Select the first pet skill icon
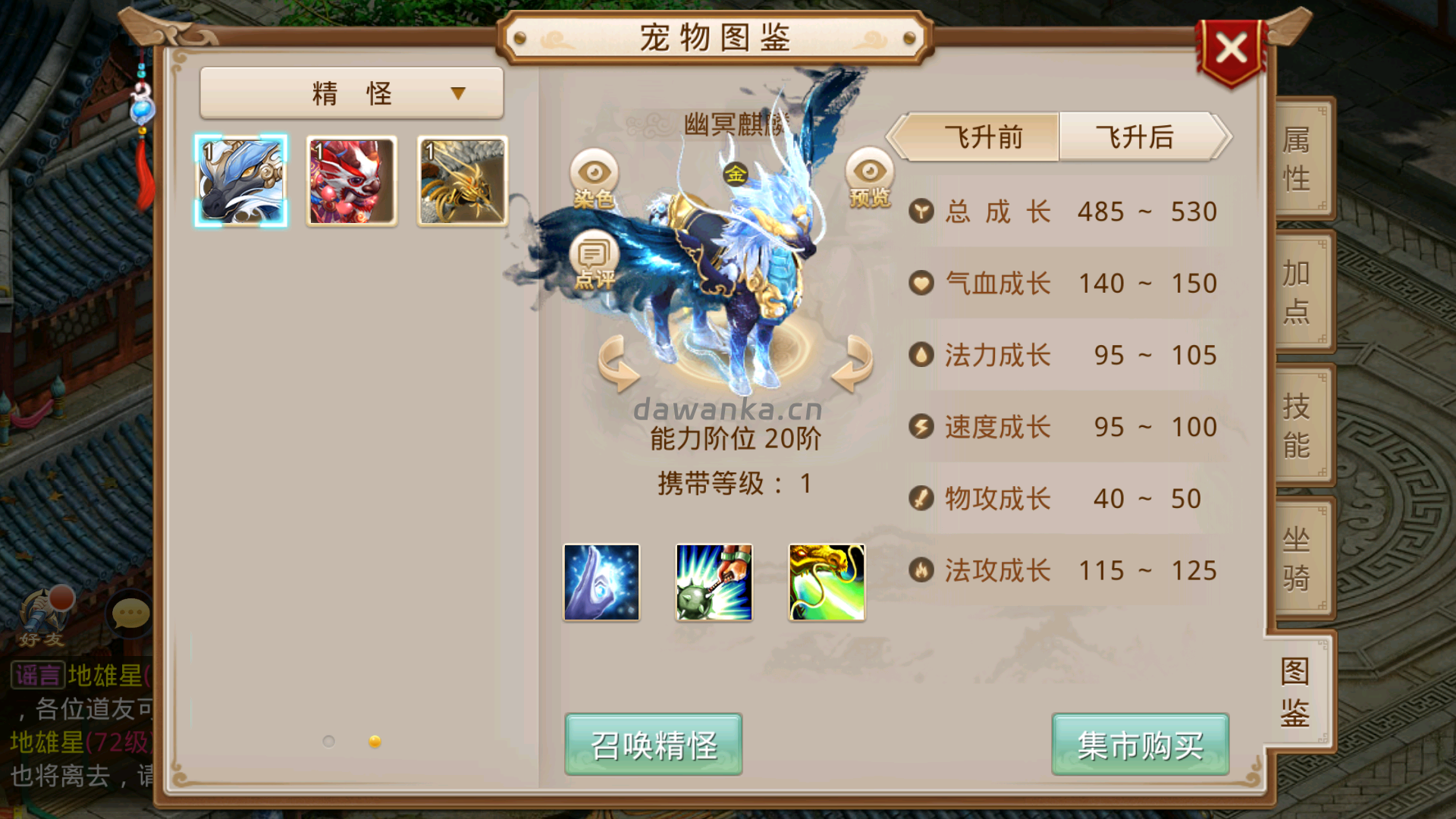The image size is (1456, 819). coord(601,582)
